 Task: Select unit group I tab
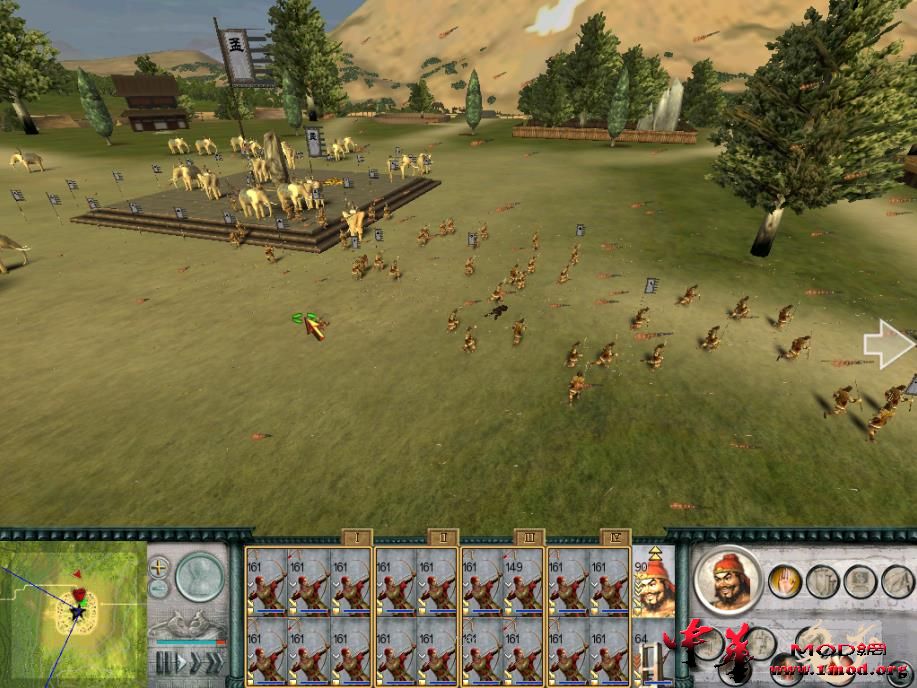coord(357,537)
